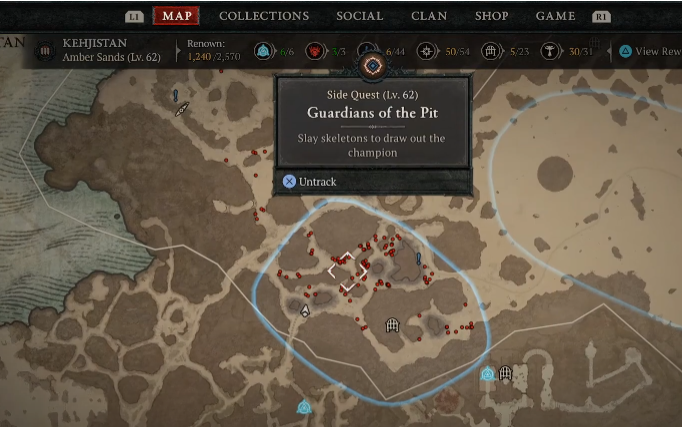Open View Rewards for Kehjistan renown
682x427 pixels.
[651, 51]
